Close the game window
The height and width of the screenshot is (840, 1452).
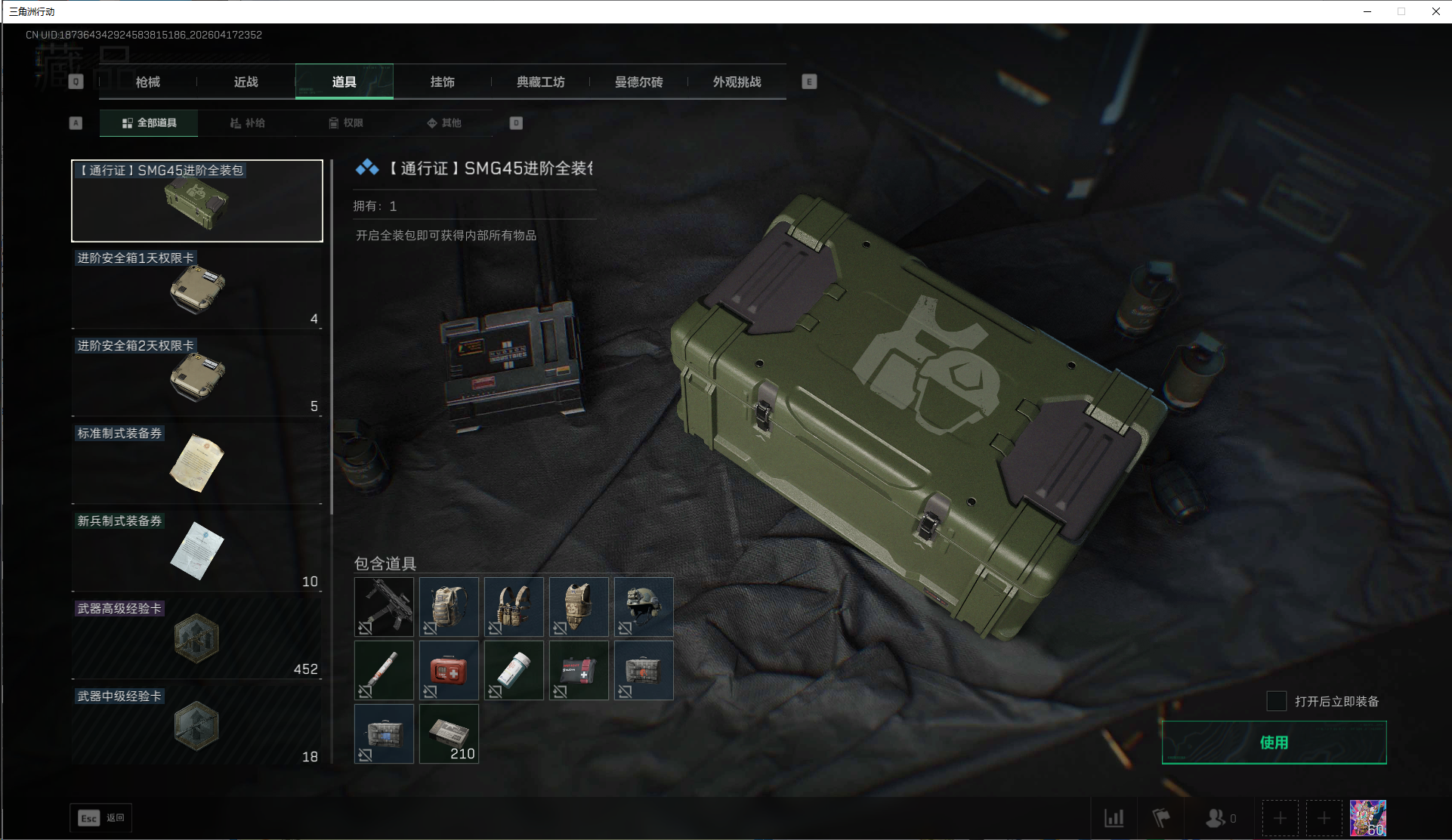pyautogui.click(x=1435, y=11)
